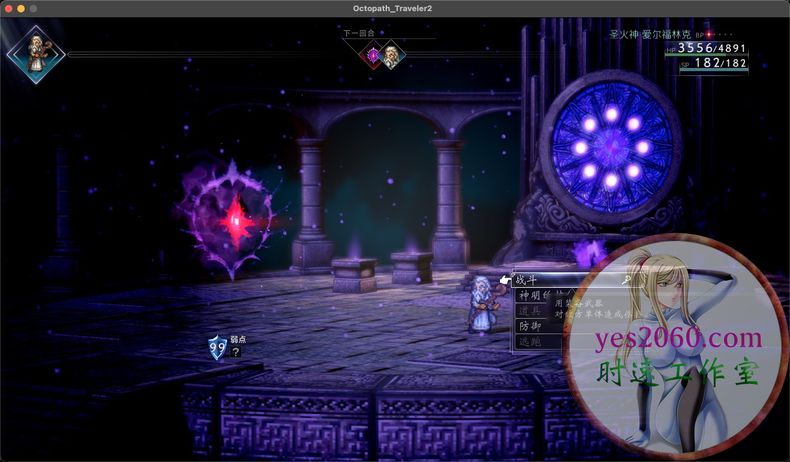Choose the 道具 items command
Screen dimensions: 790x462
click(529, 311)
